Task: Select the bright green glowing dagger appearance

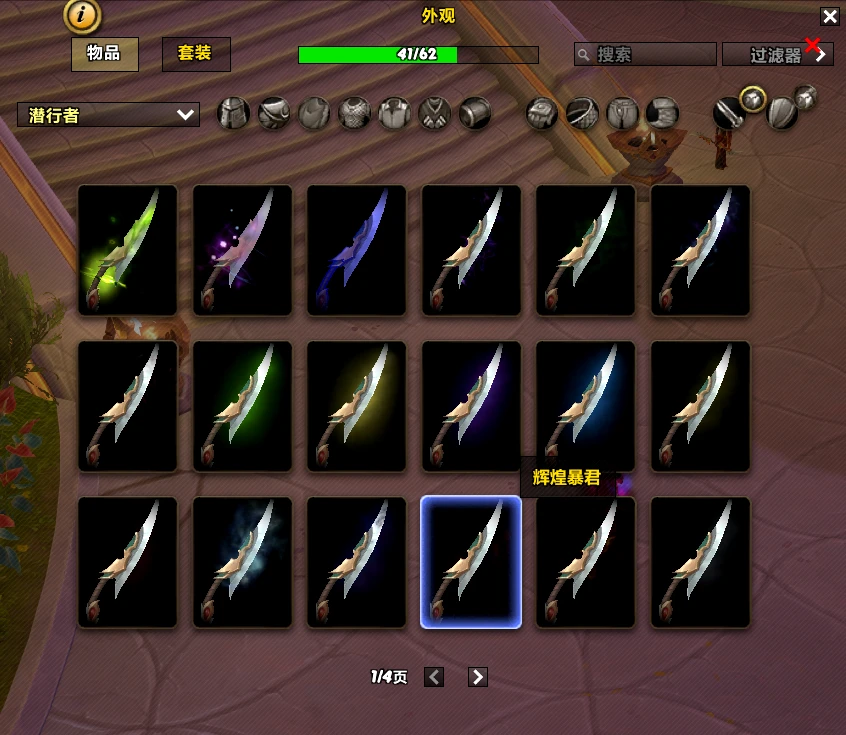Action: (128, 250)
